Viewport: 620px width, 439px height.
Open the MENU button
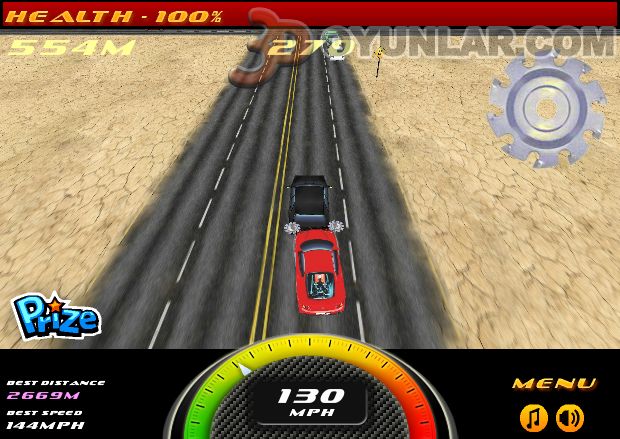[554, 384]
